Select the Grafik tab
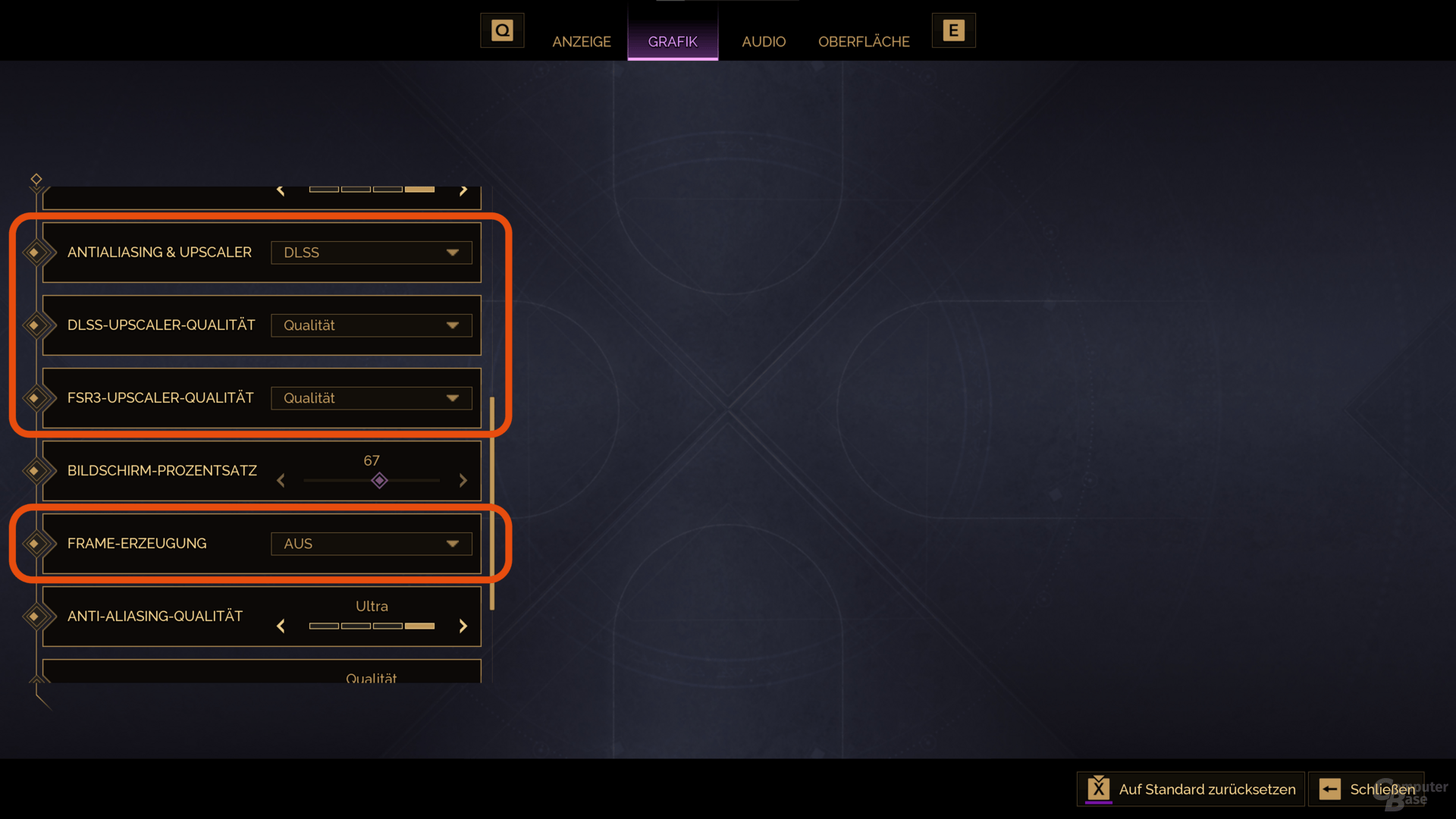The height and width of the screenshot is (819, 1456). coord(672,42)
